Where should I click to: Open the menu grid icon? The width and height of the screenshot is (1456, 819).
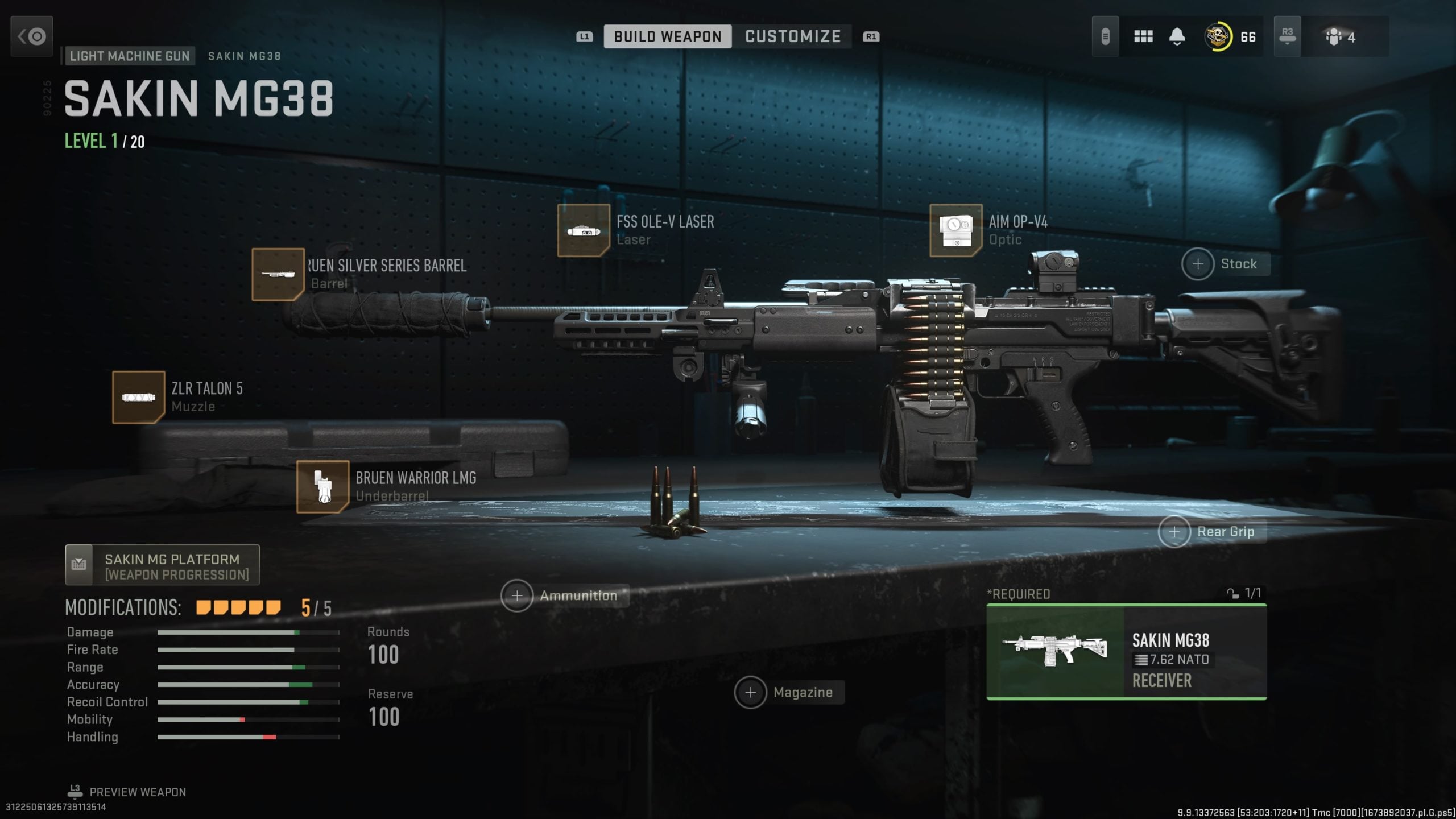pyautogui.click(x=1143, y=36)
